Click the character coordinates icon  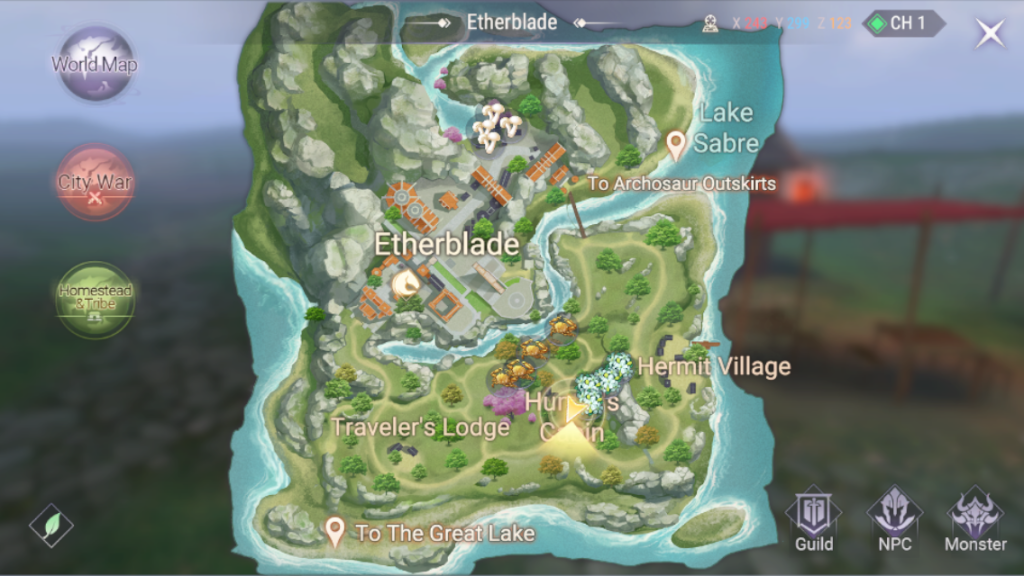[x=711, y=23]
